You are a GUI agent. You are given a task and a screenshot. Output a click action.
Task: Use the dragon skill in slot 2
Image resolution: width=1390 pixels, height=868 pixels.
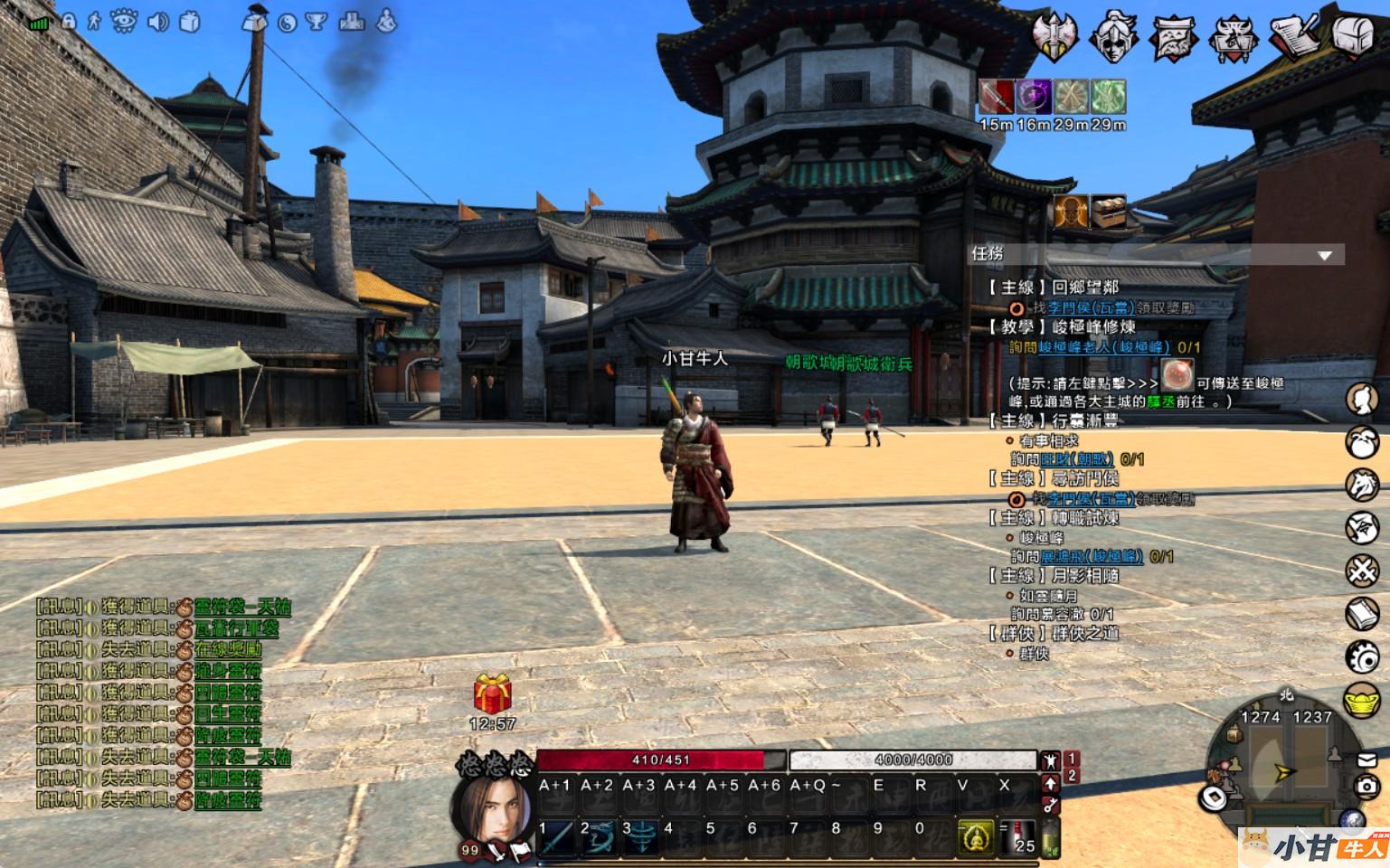coord(600,837)
